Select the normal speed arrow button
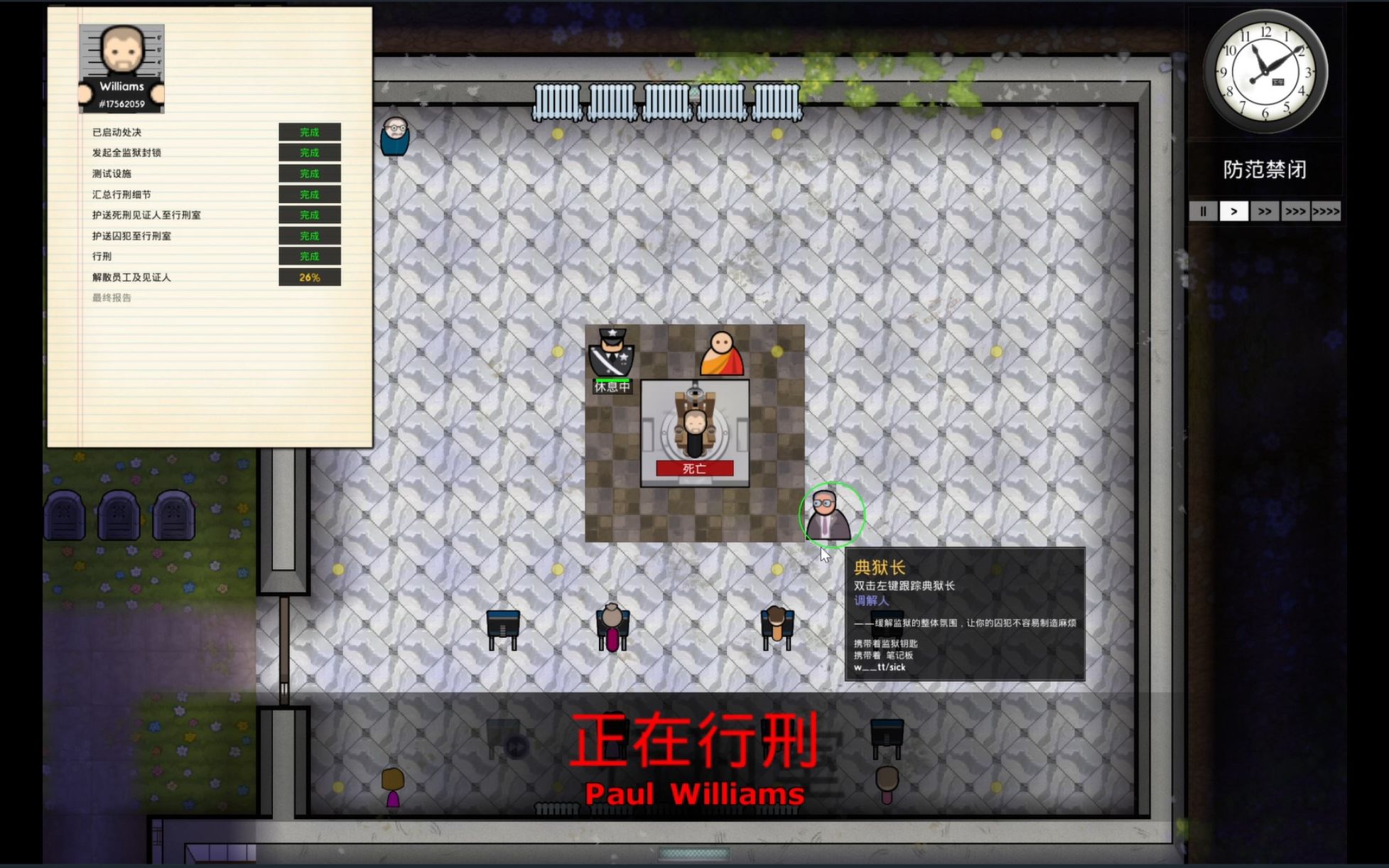 (1234, 211)
